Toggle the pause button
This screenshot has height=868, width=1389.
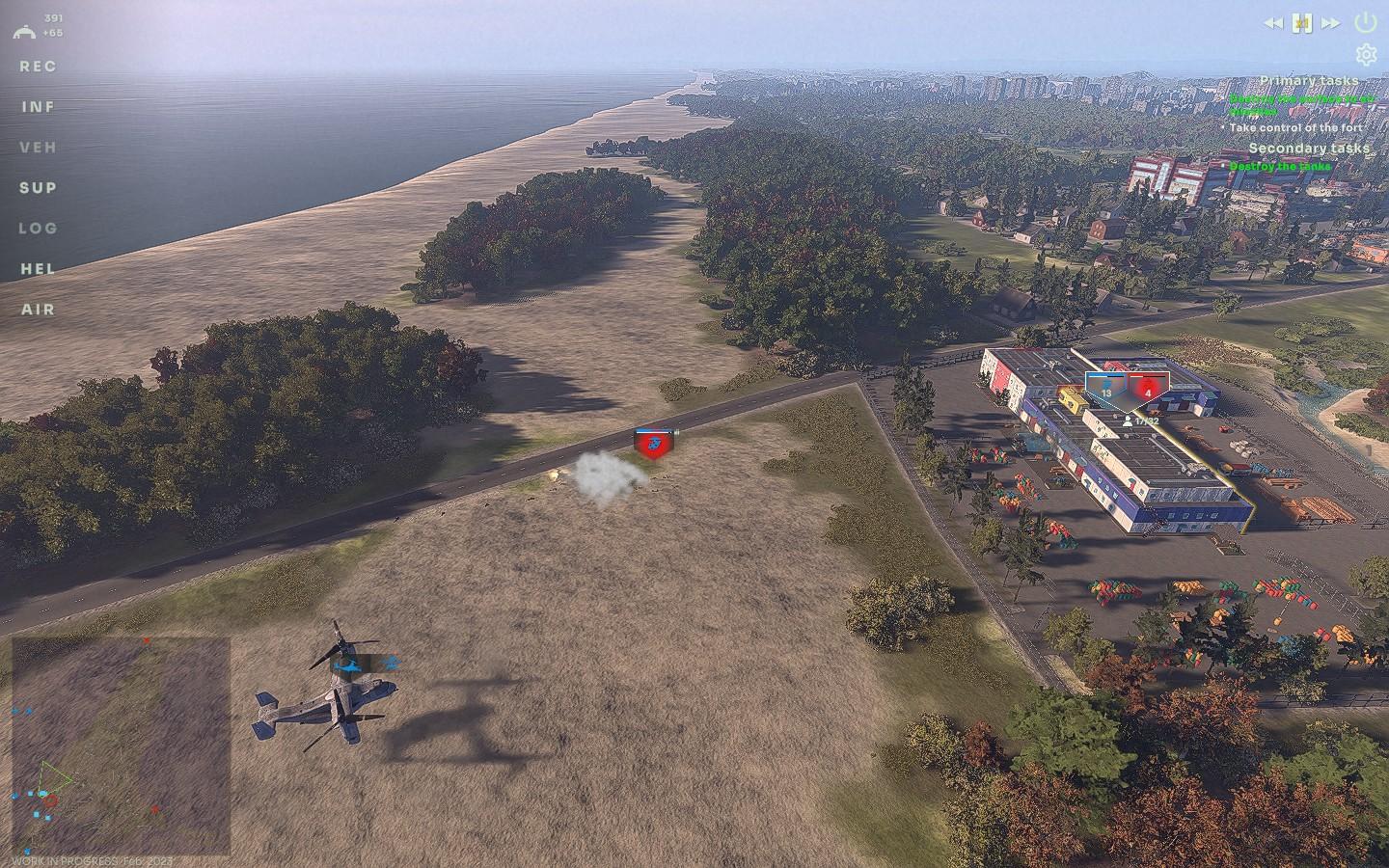point(1303,22)
